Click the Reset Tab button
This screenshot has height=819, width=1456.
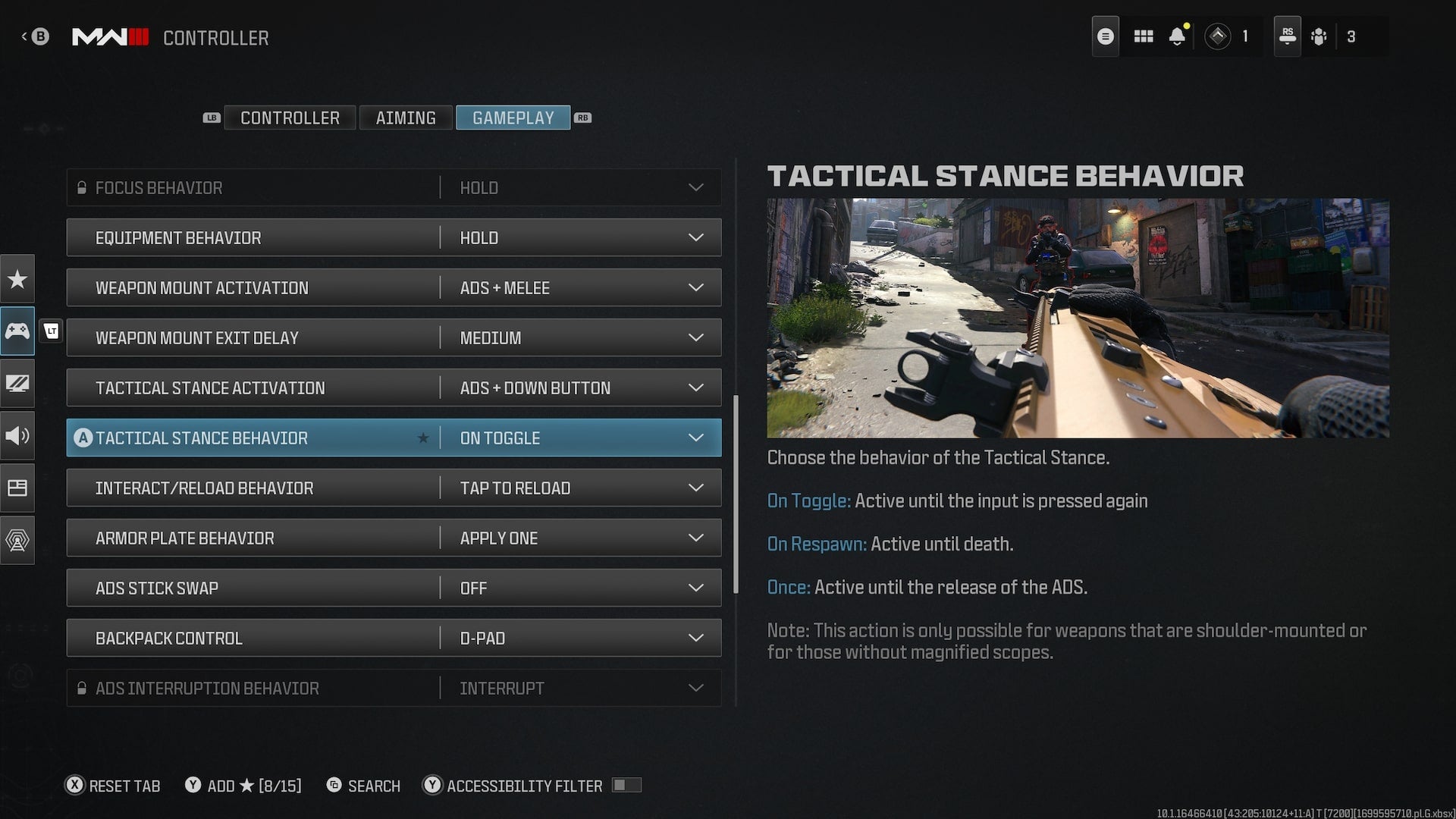click(112, 786)
